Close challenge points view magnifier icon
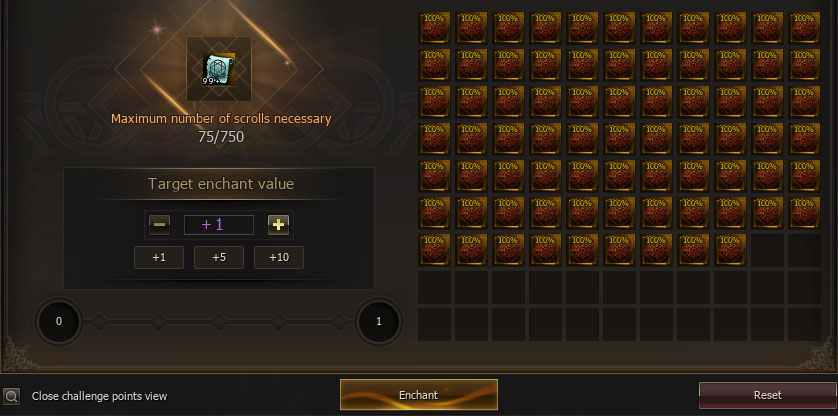This screenshot has width=838, height=416. click(x=11, y=395)
